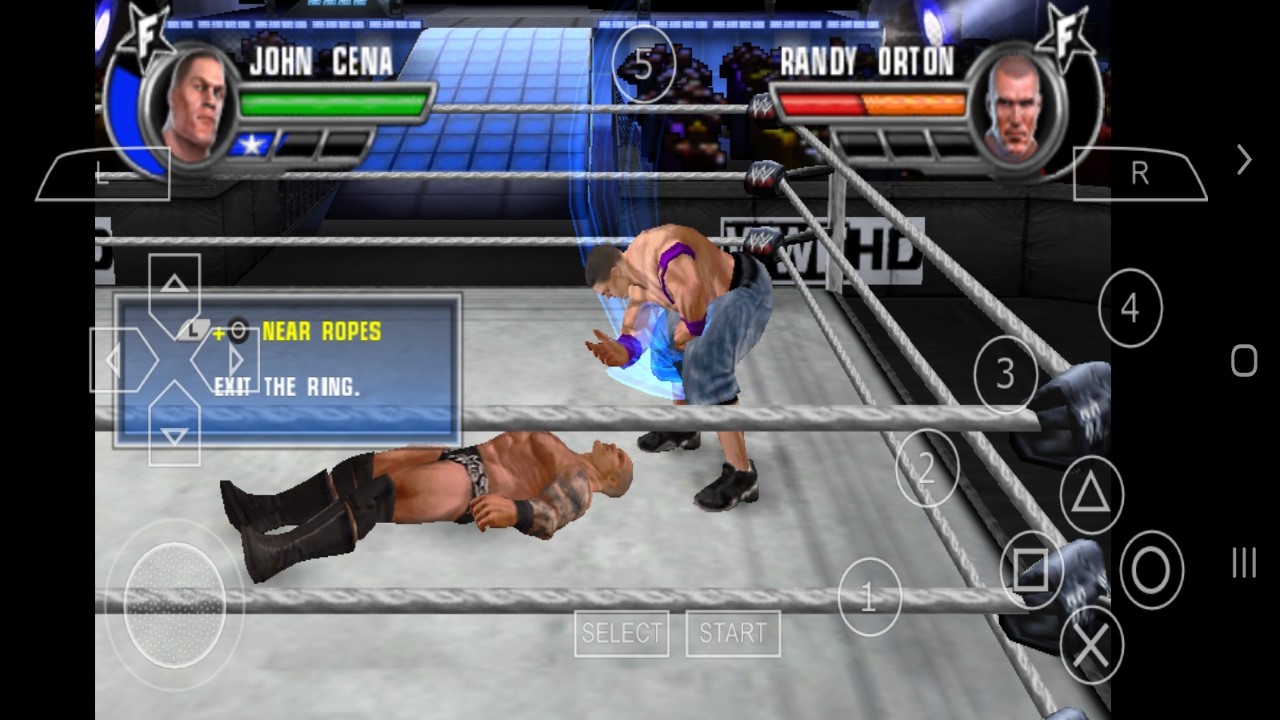Viewport: 1280px width, 720px height.
Task: Tap the d-pad up arrow
Action: (x=175, y=287)
